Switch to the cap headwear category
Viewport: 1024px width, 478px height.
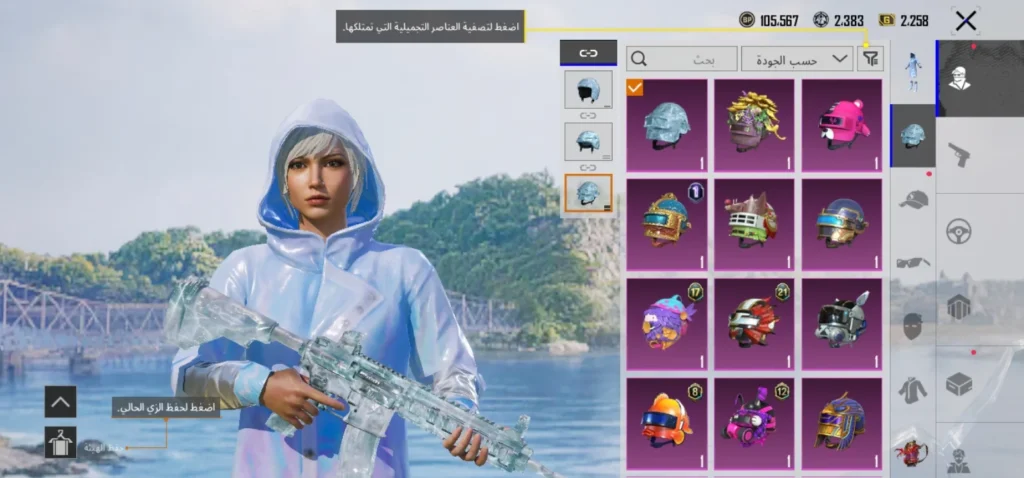point(912,200)
